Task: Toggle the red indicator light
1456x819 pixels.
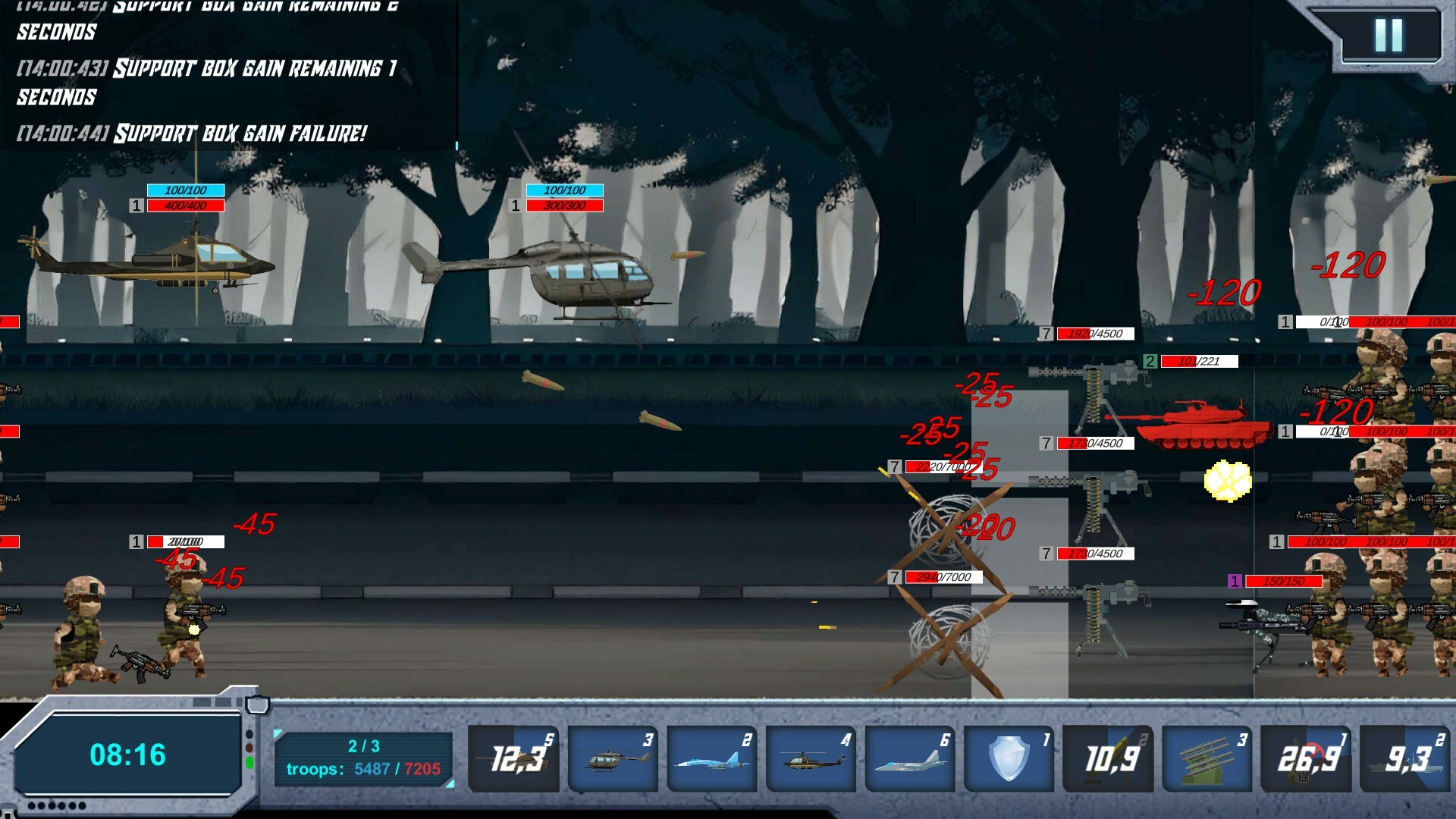Action: tap(249, 748)
